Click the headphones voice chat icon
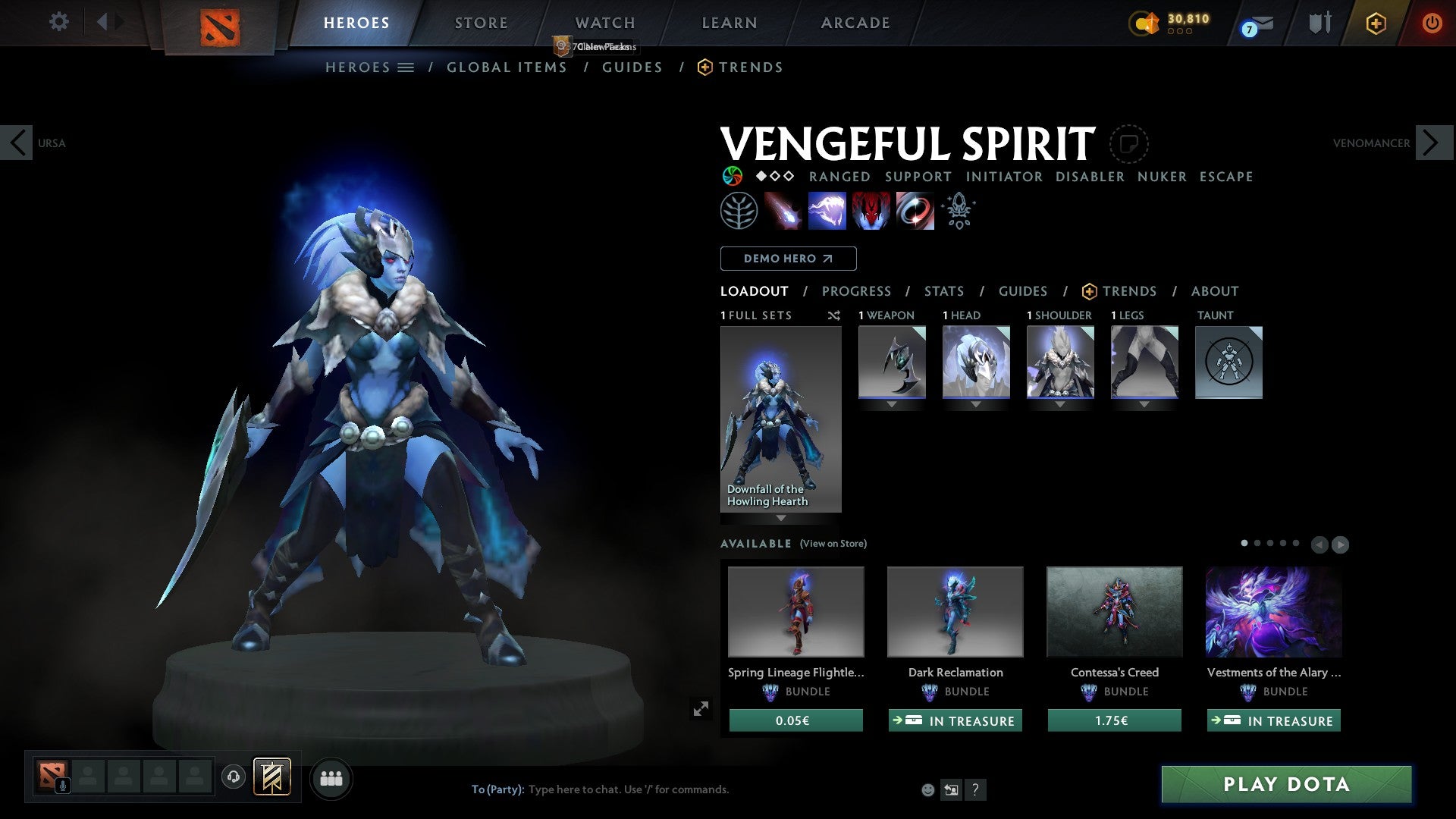Image resolution: width=1456 pixels, height=819 pixels. [x=234, y=777]
